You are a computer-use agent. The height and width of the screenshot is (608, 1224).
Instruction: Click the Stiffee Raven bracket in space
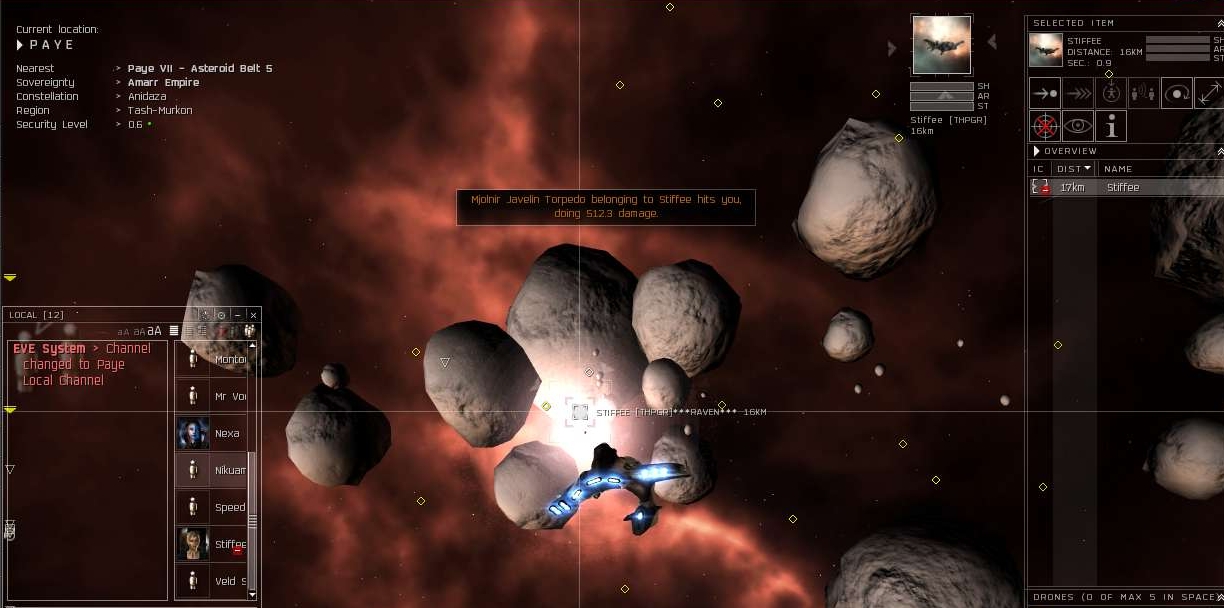click(x=580, y=412)
